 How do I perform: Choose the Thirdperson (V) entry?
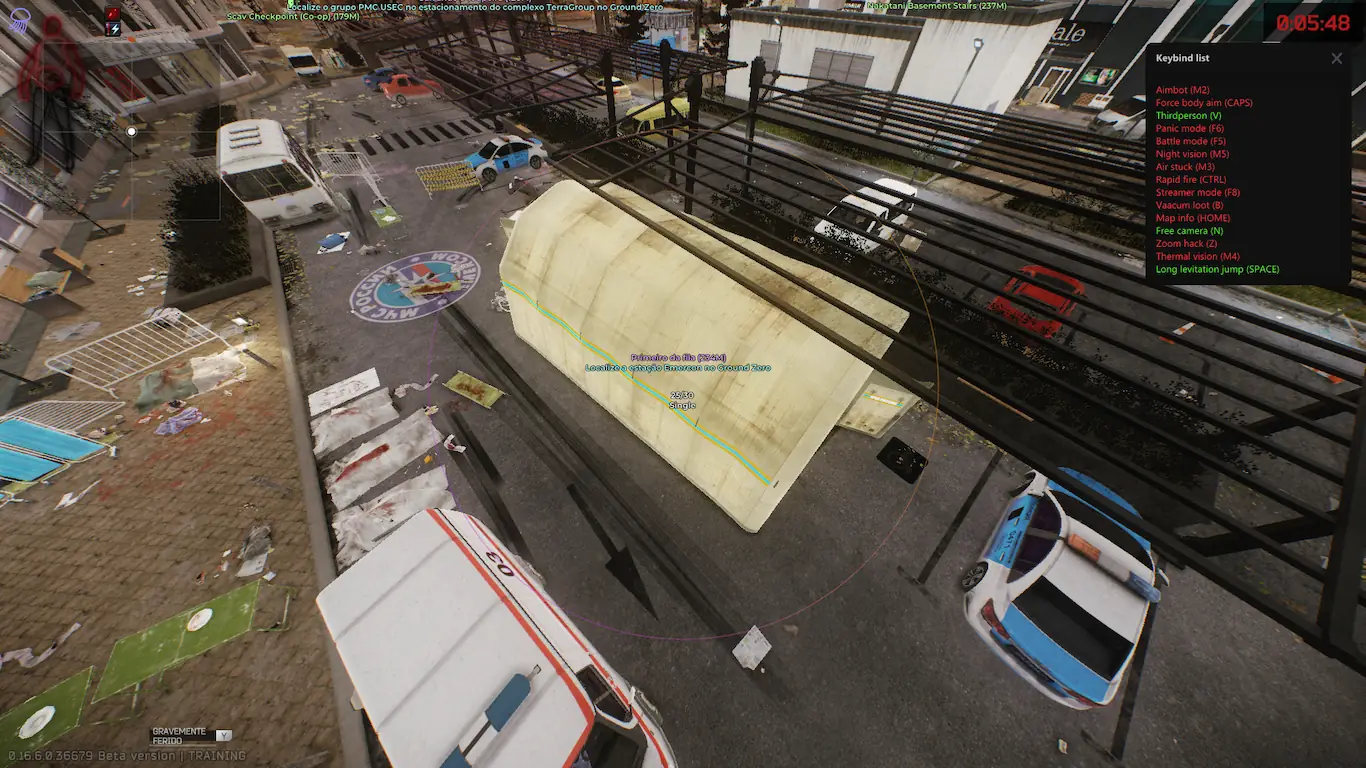1188,116
